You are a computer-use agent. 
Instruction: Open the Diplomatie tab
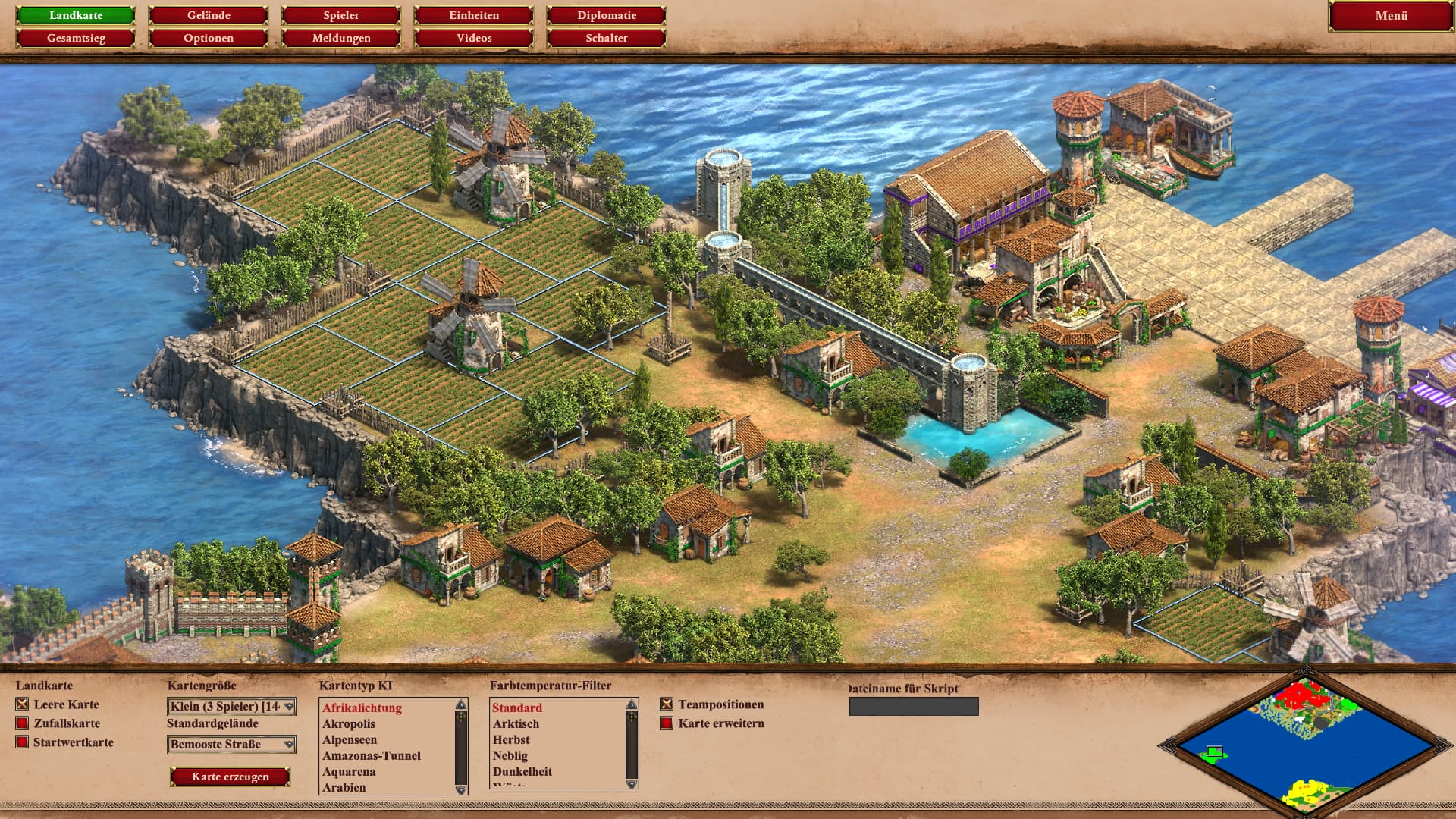pyautogui.click(x=607, y=15)
